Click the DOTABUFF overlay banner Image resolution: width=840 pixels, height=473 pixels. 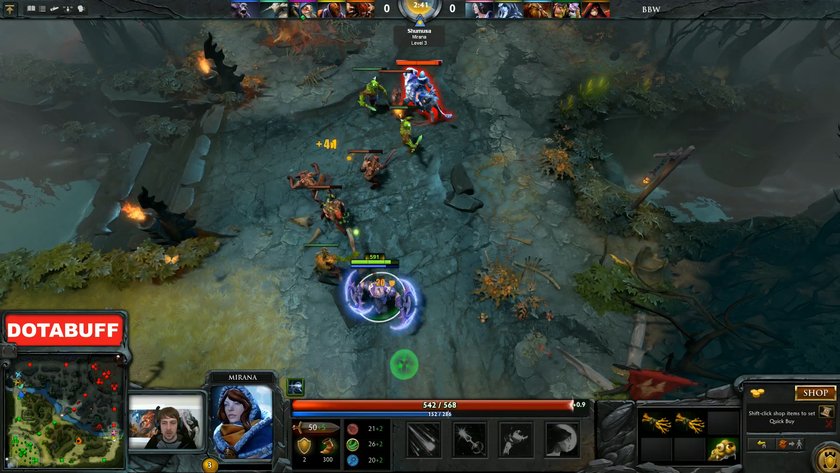[x=64, y=329]
